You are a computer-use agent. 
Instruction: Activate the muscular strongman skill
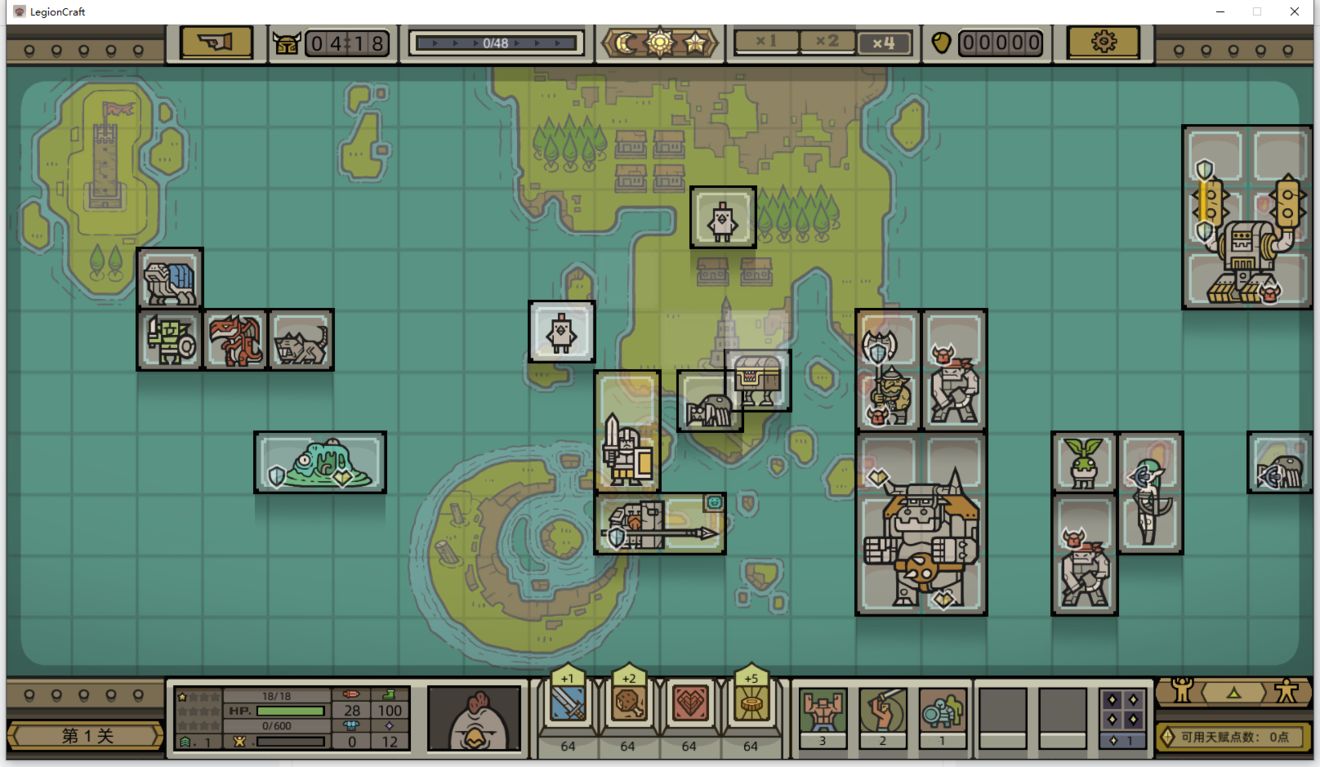[823, 711]
